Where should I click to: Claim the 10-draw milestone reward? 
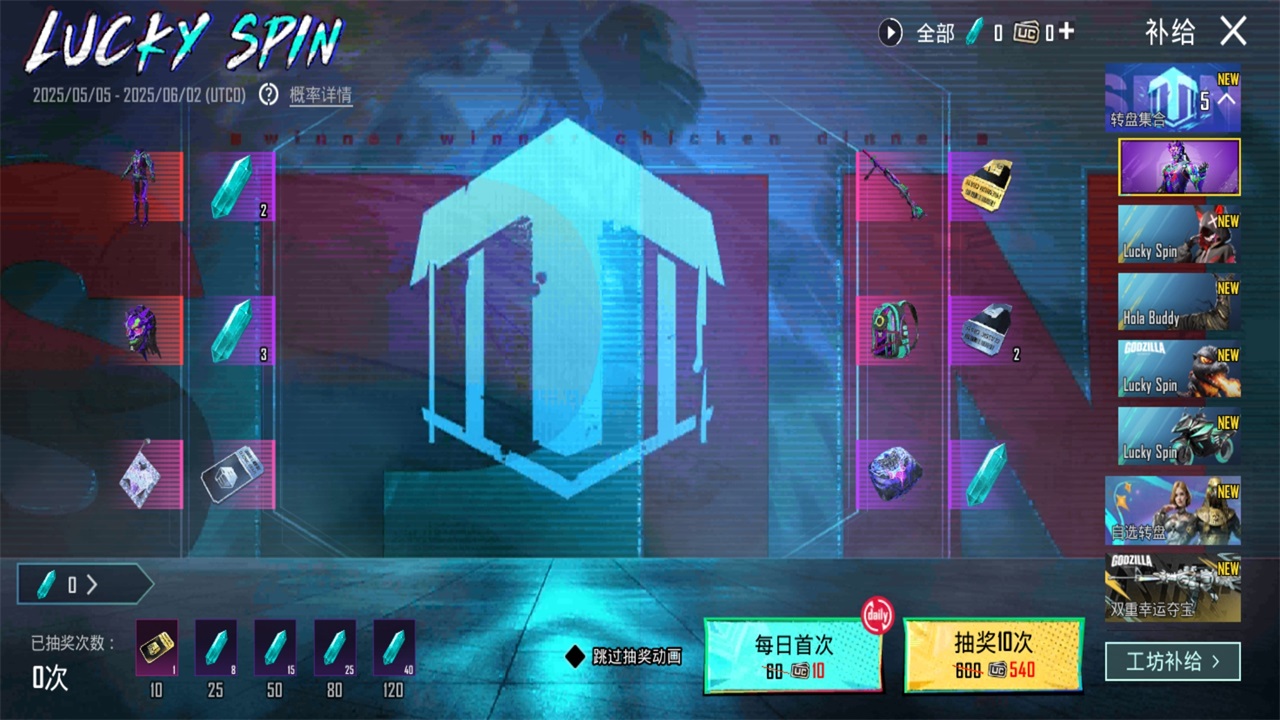click(156, 648)
